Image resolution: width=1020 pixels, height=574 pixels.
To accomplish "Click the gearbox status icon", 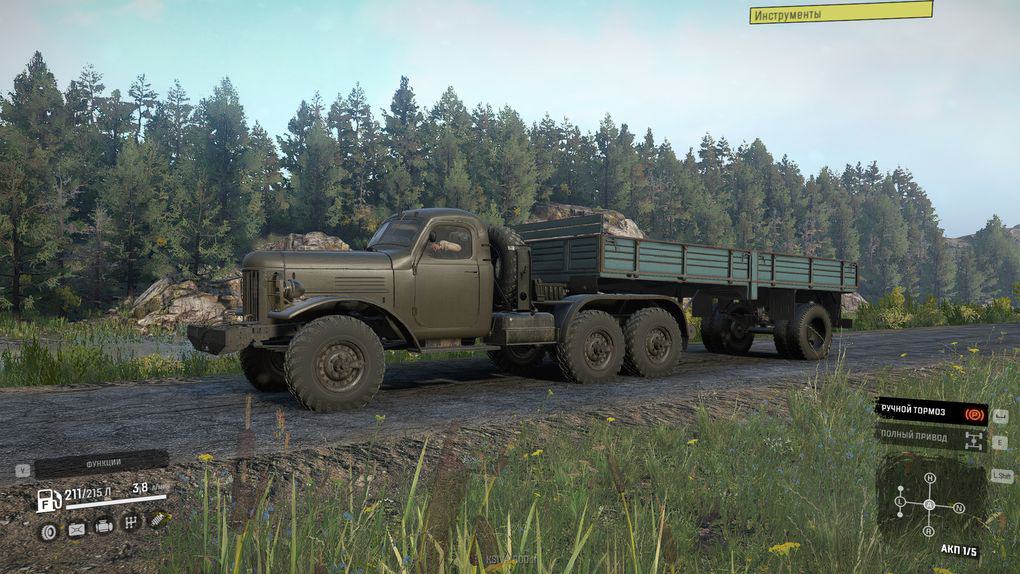I will point(131,522).
